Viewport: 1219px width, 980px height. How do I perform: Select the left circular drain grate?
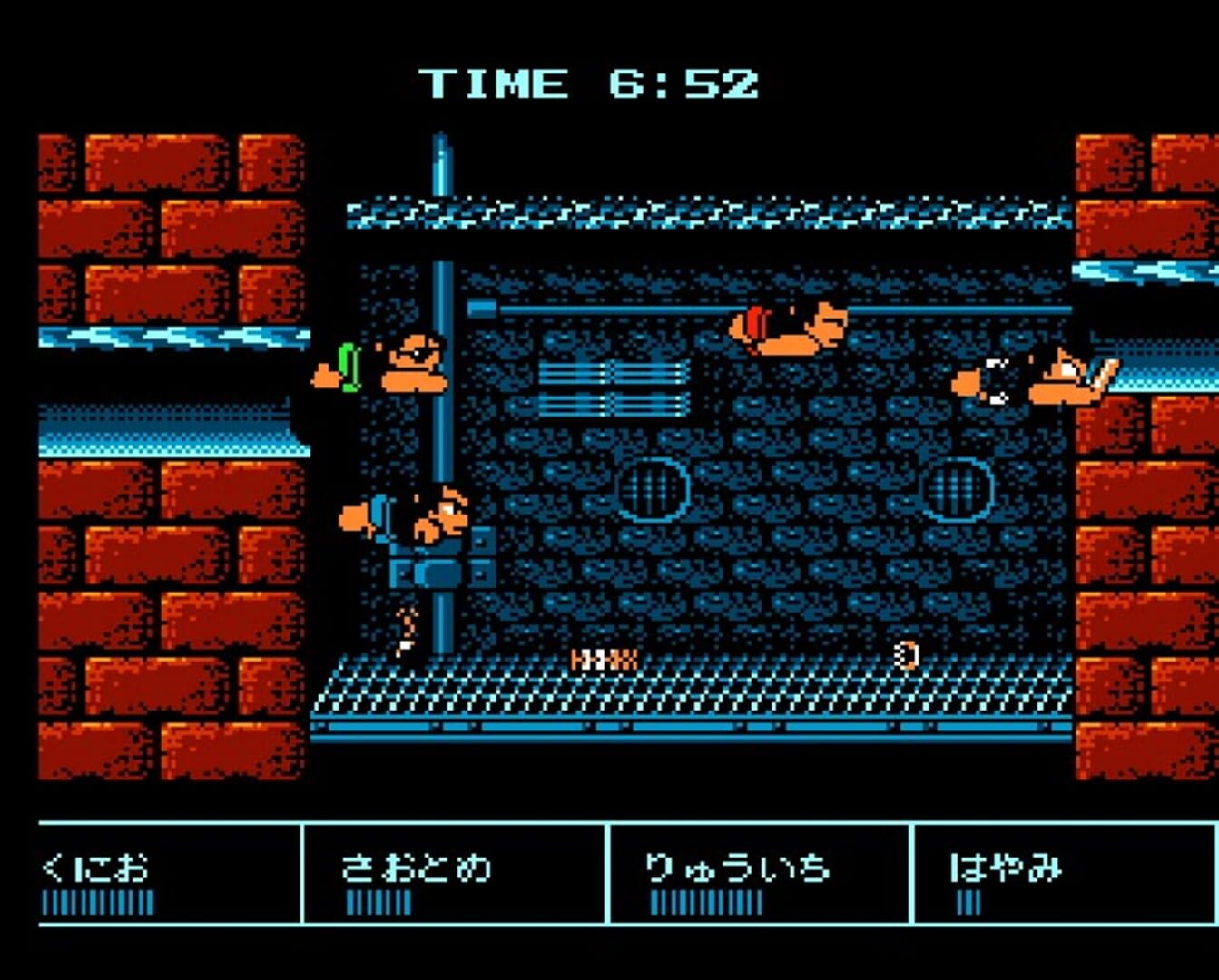(x=654, y=490)
